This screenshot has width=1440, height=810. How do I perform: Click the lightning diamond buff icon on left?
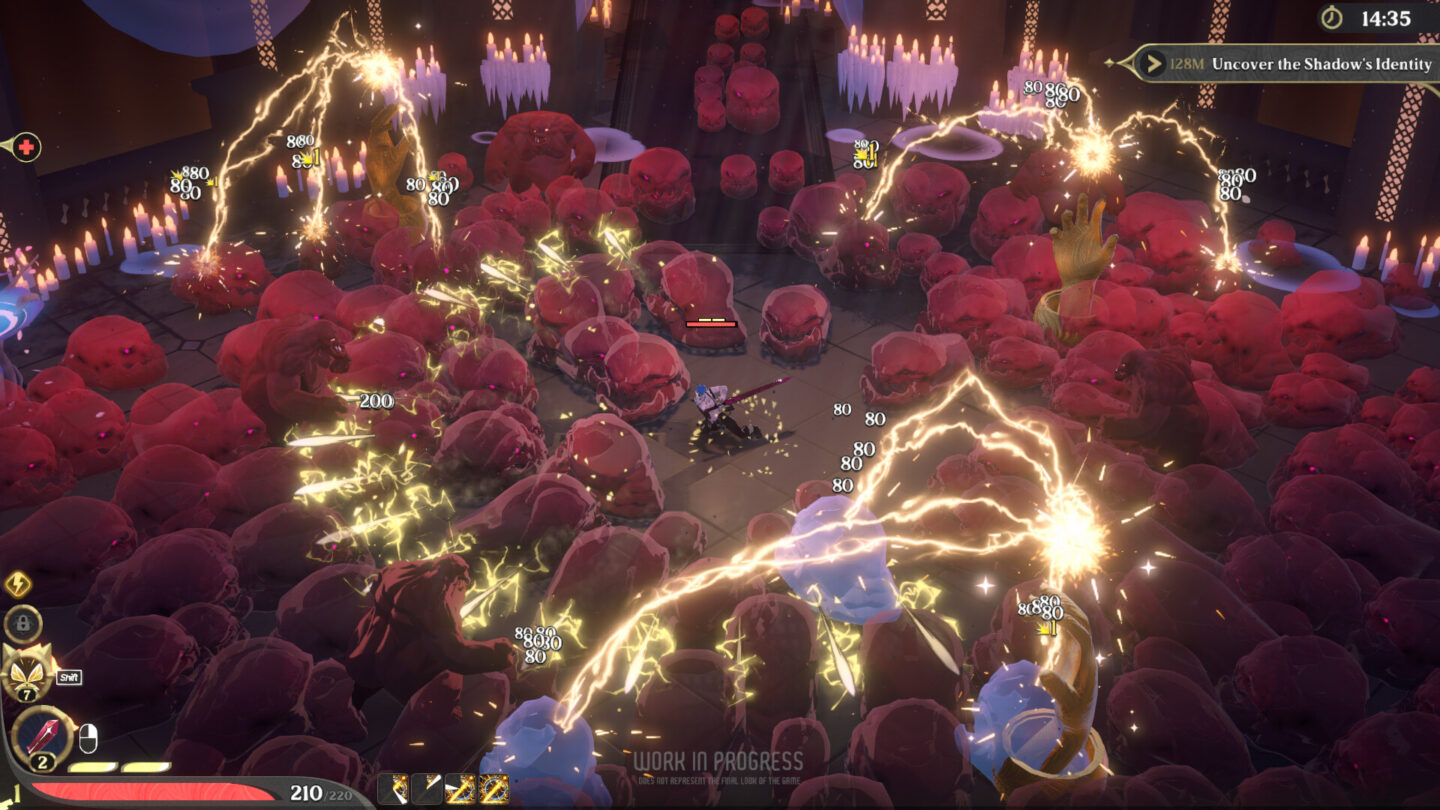coord(18,582)
